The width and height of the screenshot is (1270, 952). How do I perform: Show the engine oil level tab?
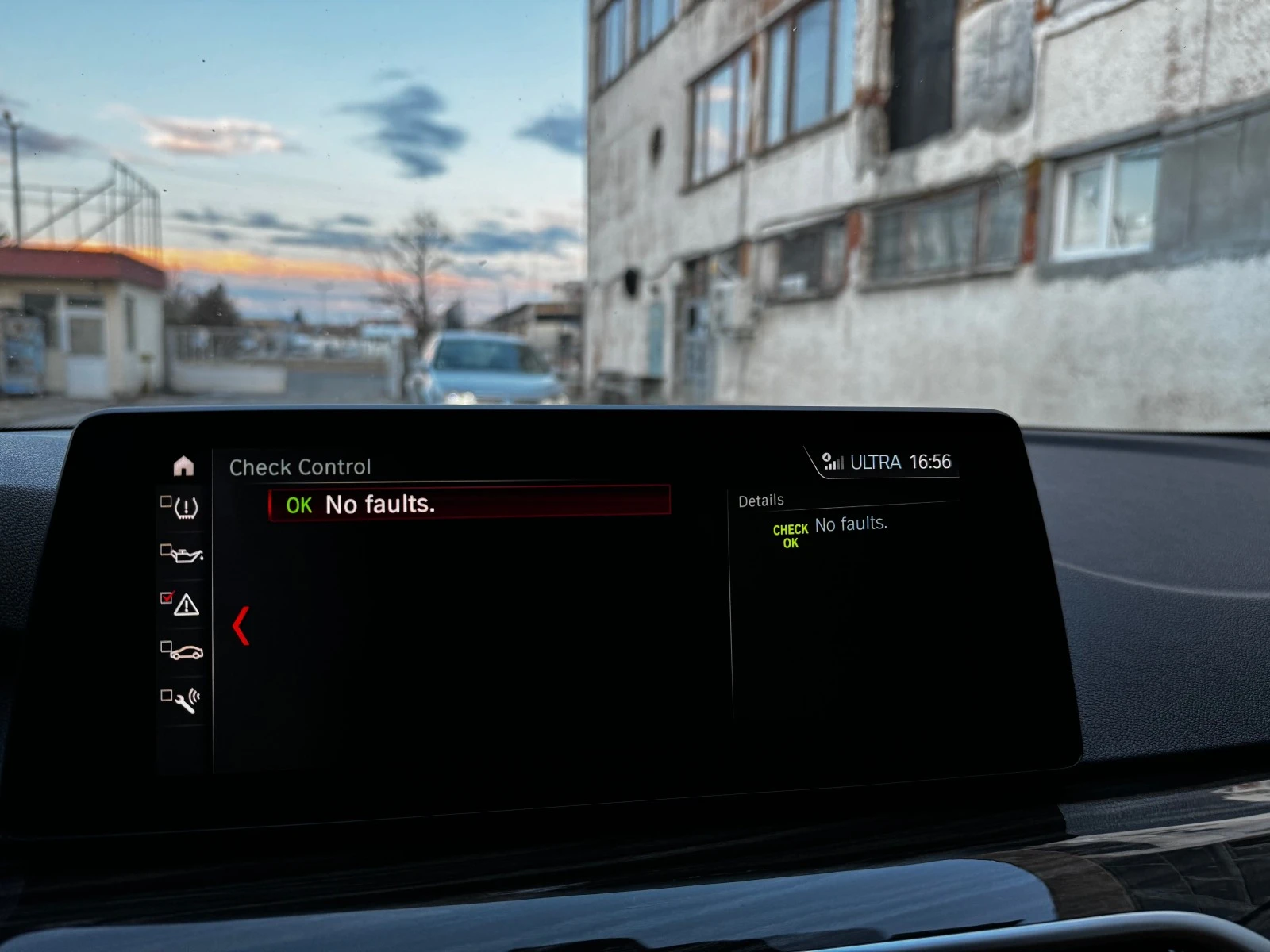click(x=184, y=554)
